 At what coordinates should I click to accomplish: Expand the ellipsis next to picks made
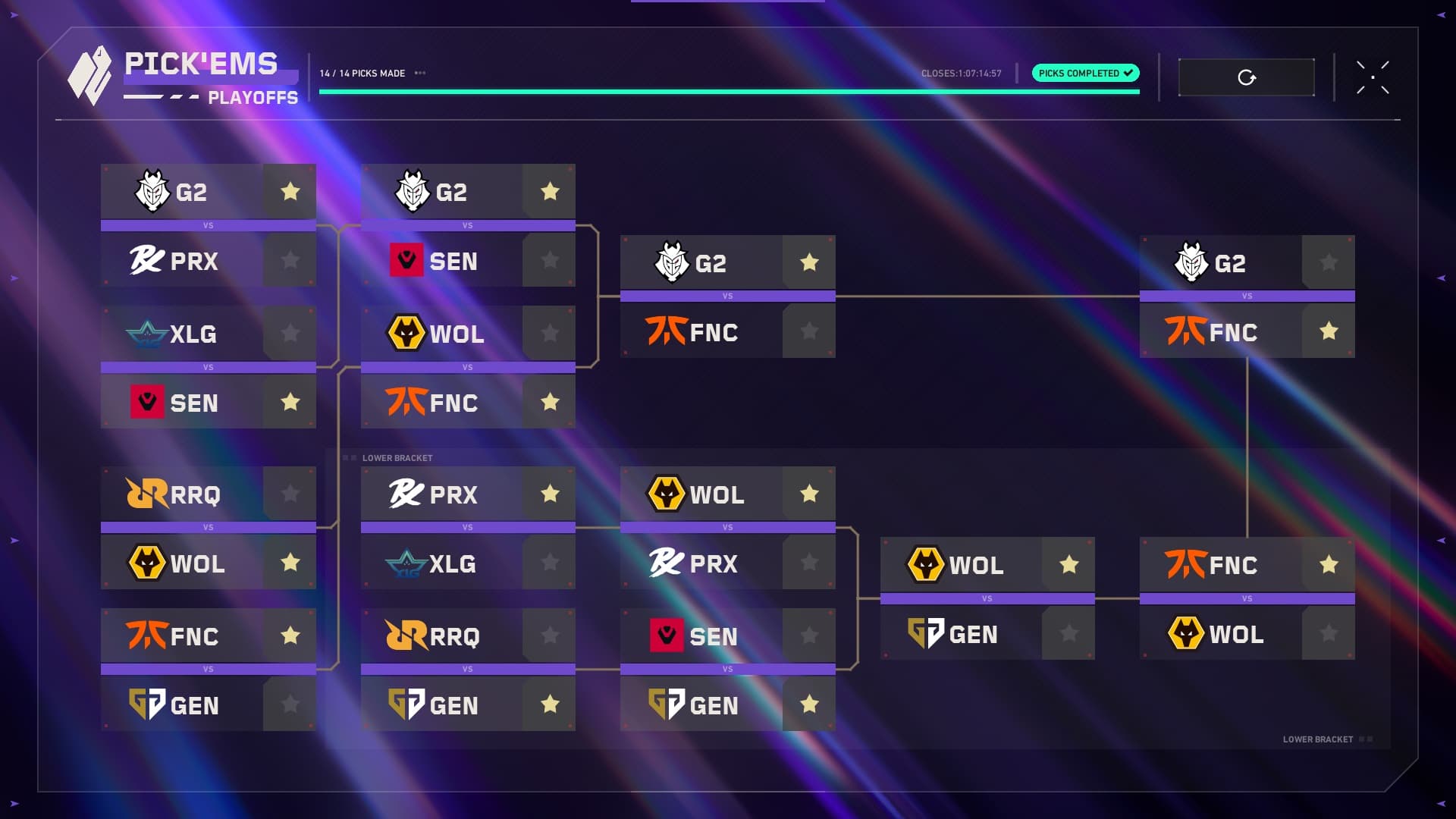click(420, 74)
